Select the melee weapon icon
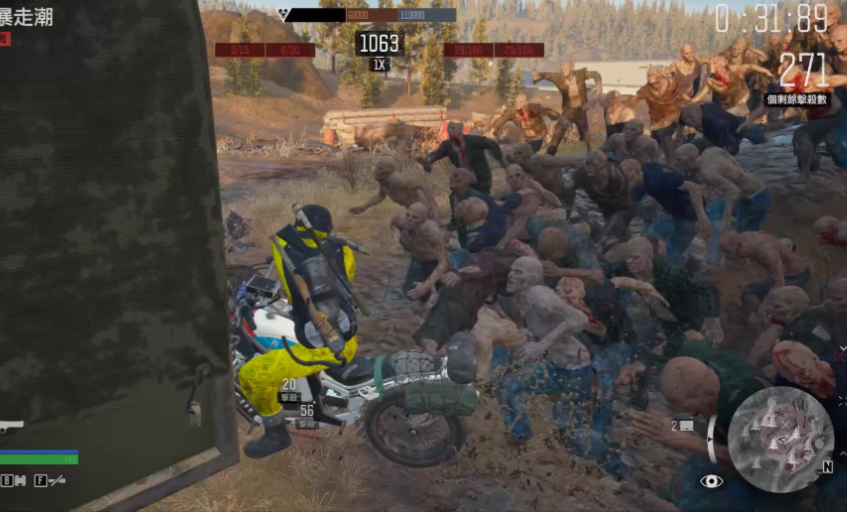The height and width of the screenshot is (512, 847). 56,480
